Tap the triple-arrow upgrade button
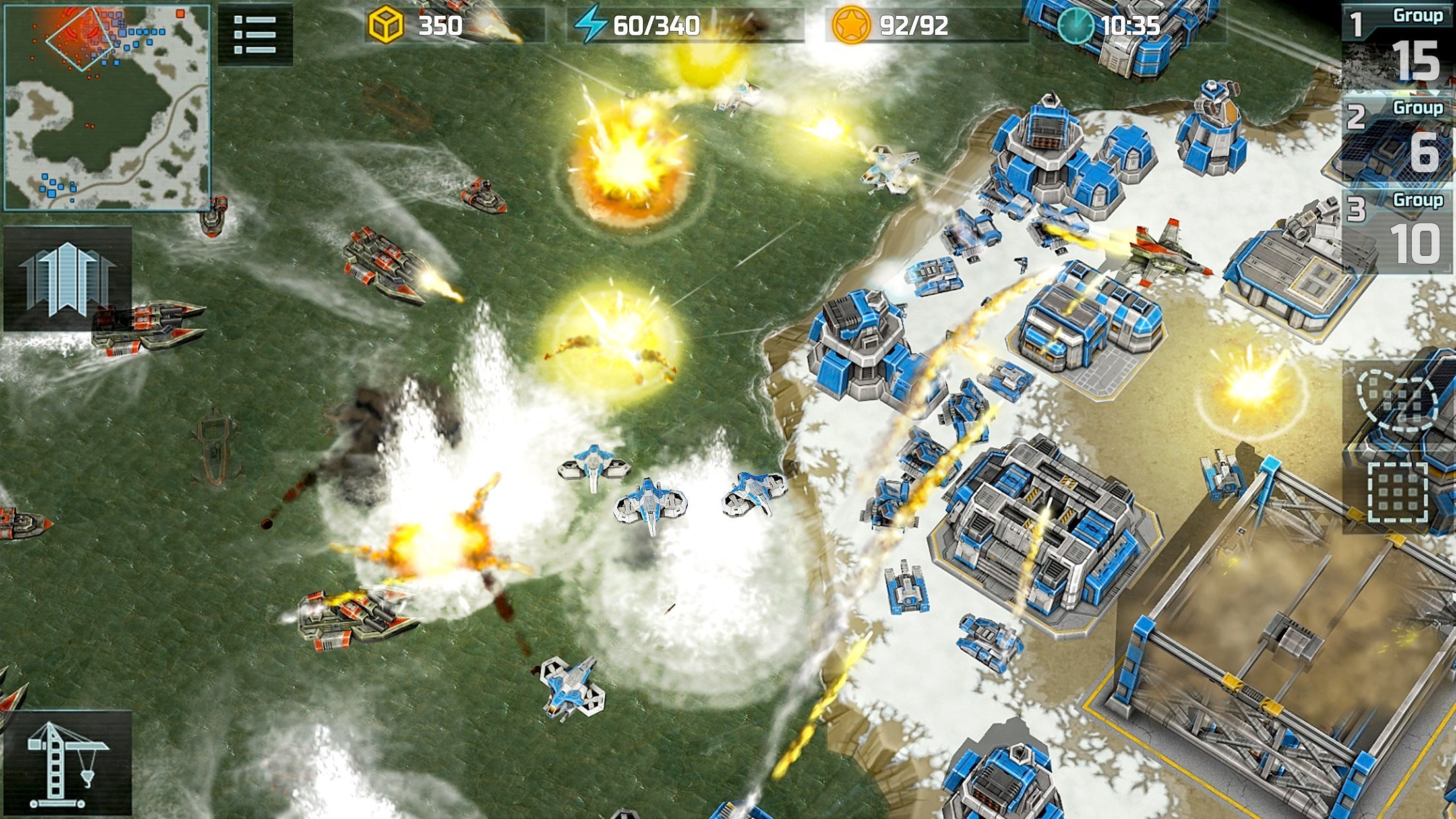The image size is (1456, 819). tap(67, 278)
